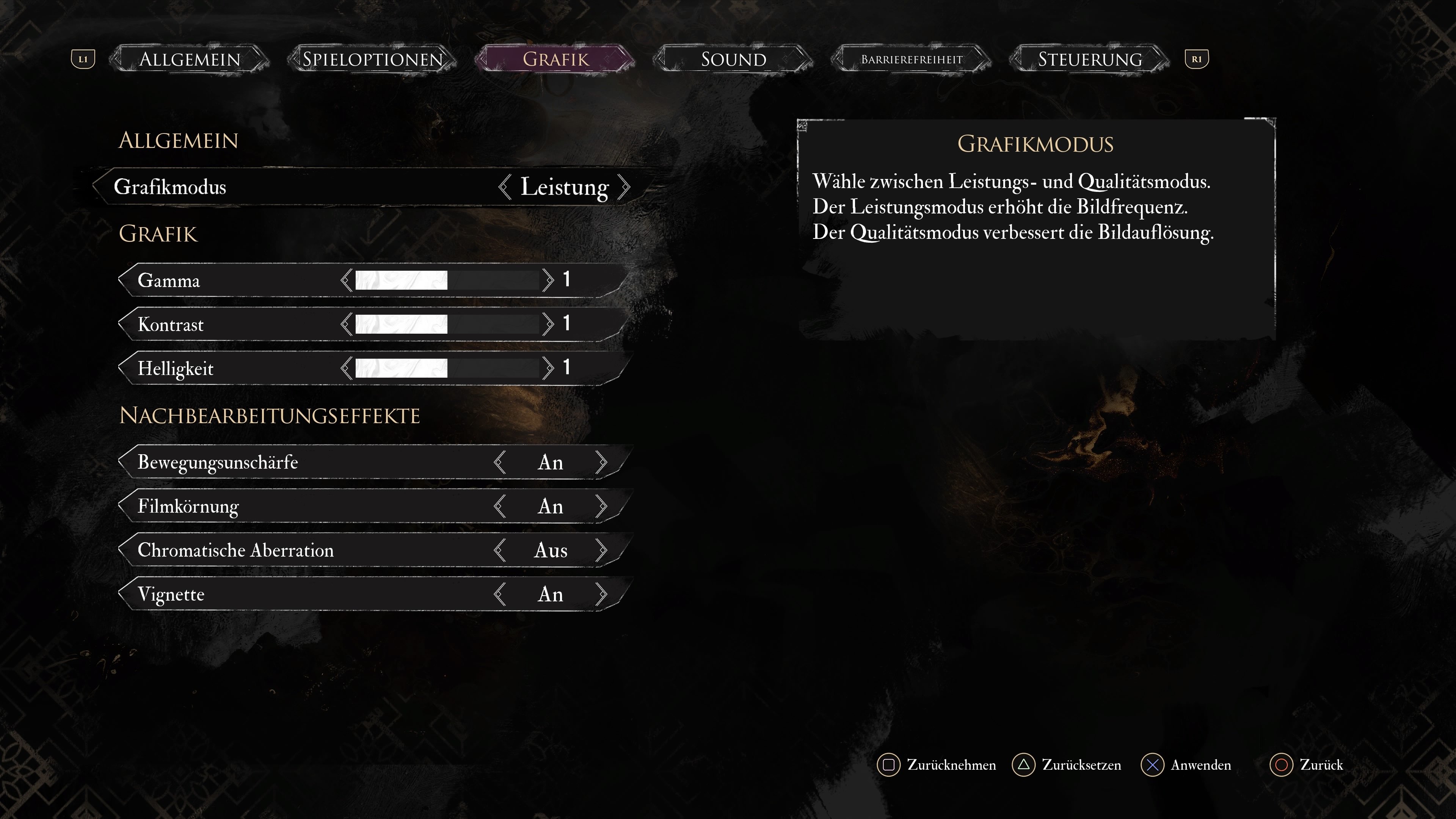Open the Spieloptionen tab
The width and height of the screenshot is (1456, 819).
point(372,60)
